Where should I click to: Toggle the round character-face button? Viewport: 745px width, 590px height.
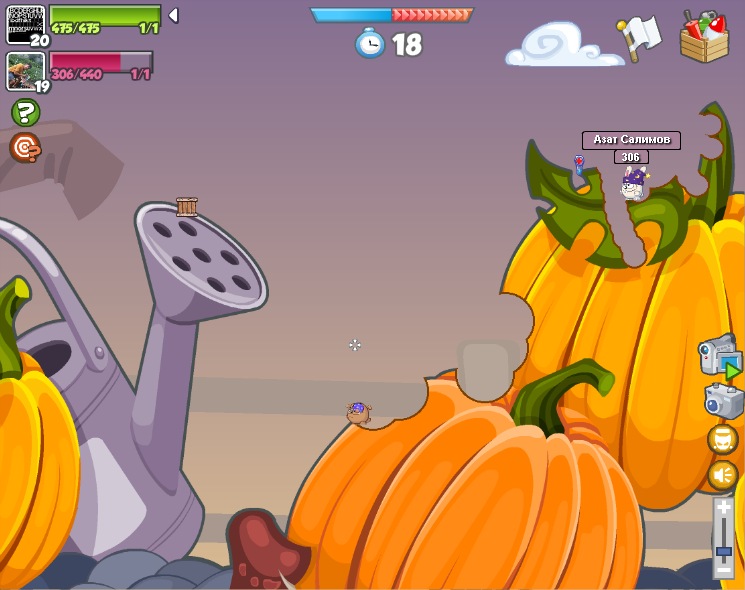click(x=722, y=439)
